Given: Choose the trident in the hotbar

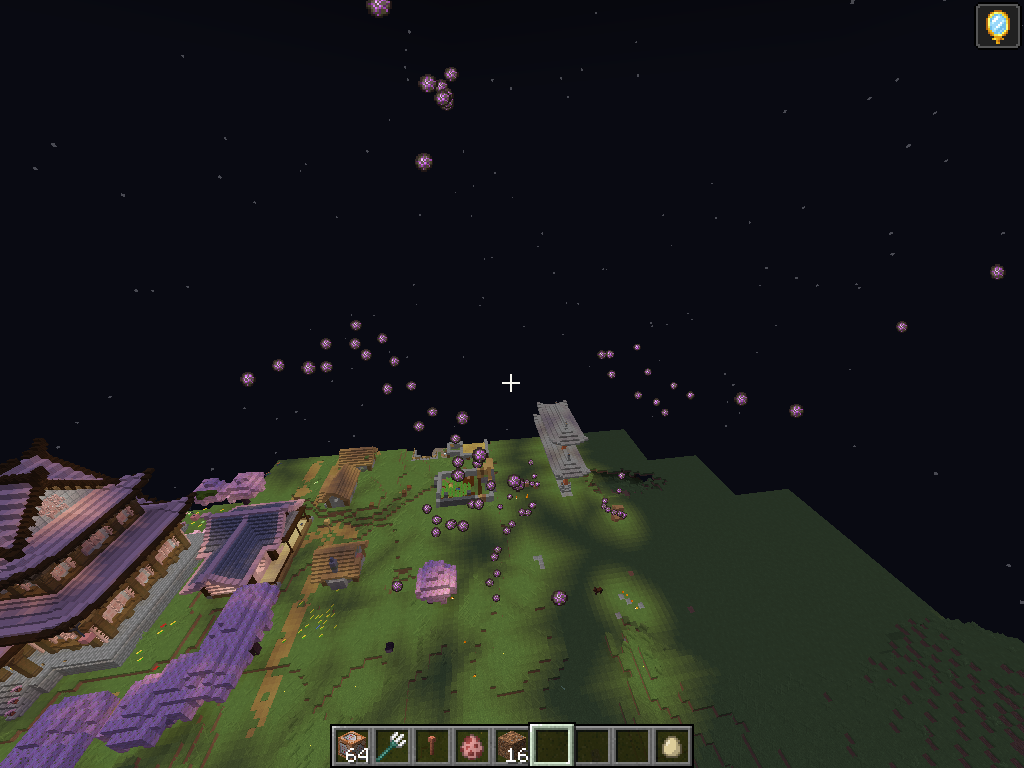Looking at the screenshot, I should point(392,746).
